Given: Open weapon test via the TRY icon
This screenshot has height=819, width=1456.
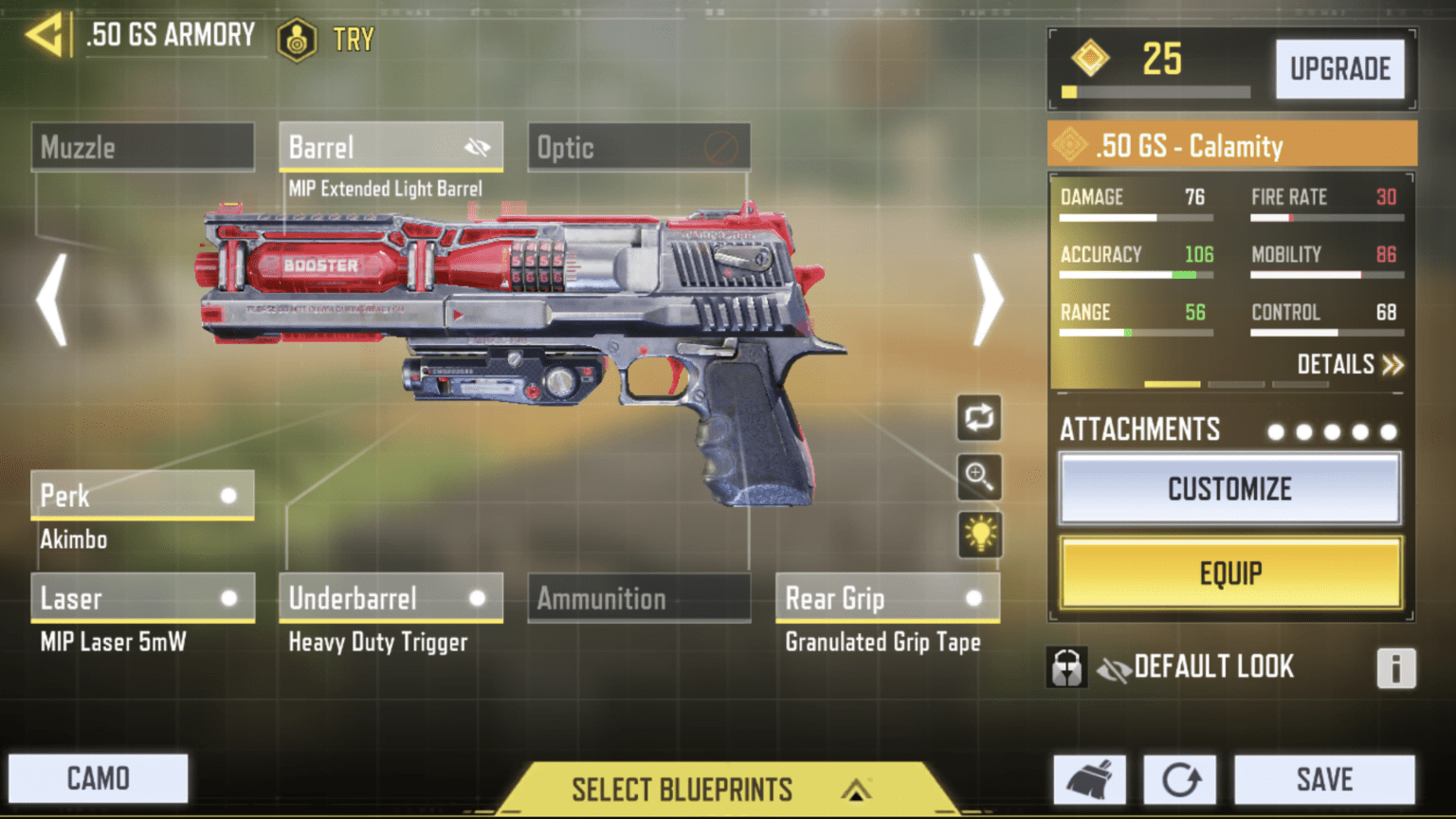Looking at the screenshot, I should tap(297, 40).
